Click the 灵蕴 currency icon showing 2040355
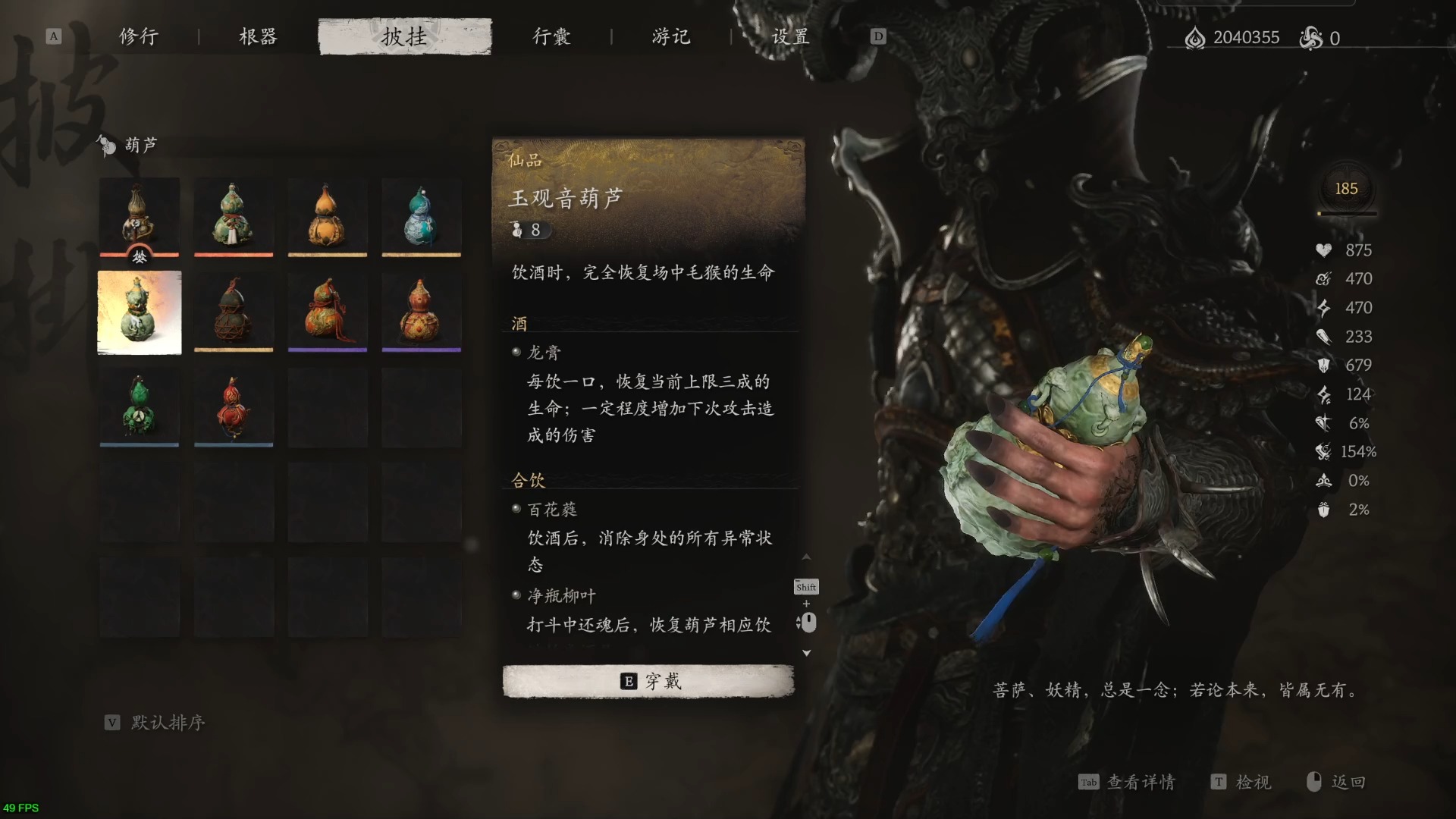 [1196, 36]
